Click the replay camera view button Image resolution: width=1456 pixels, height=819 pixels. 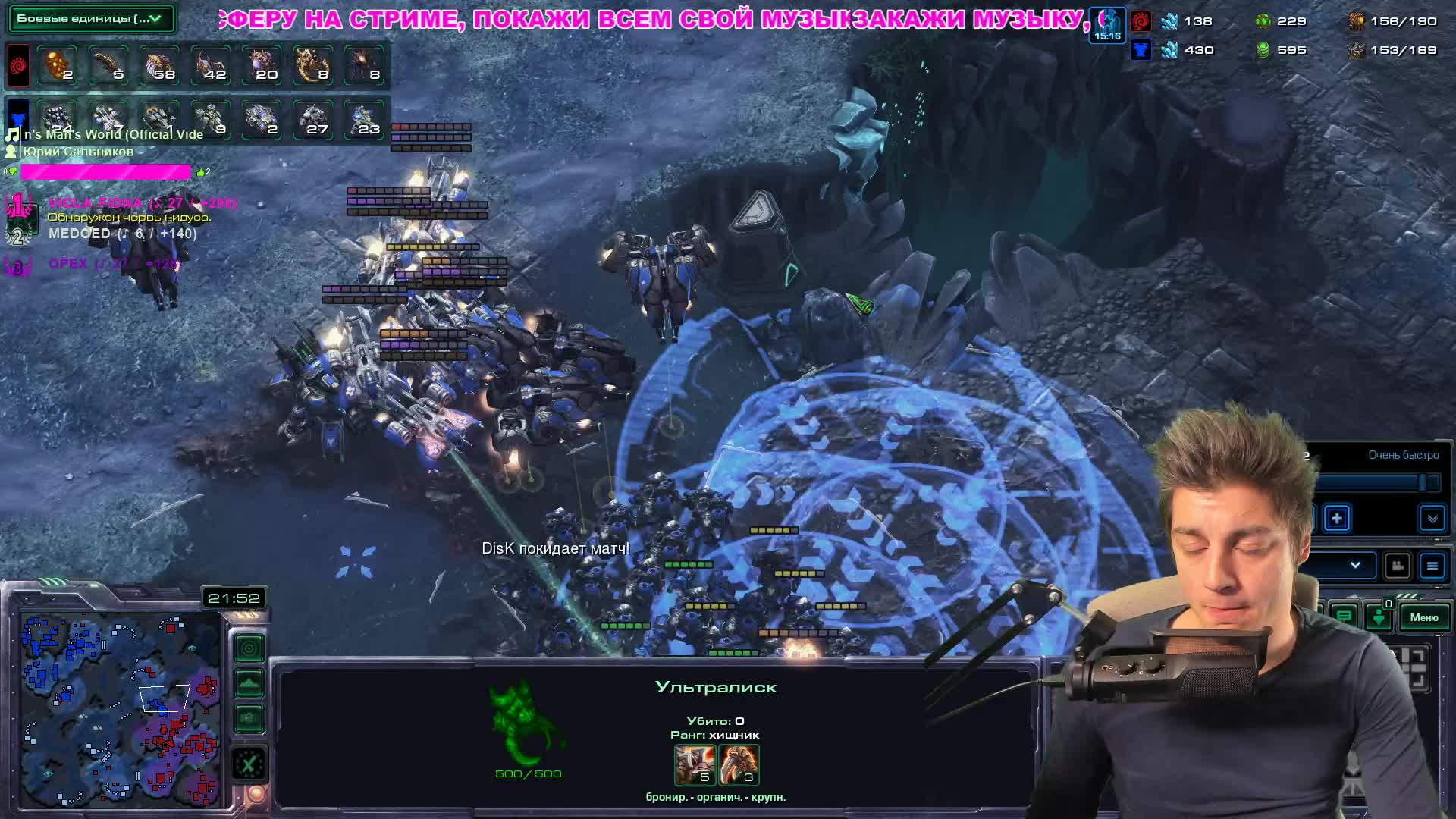(x=1397, y=566)
